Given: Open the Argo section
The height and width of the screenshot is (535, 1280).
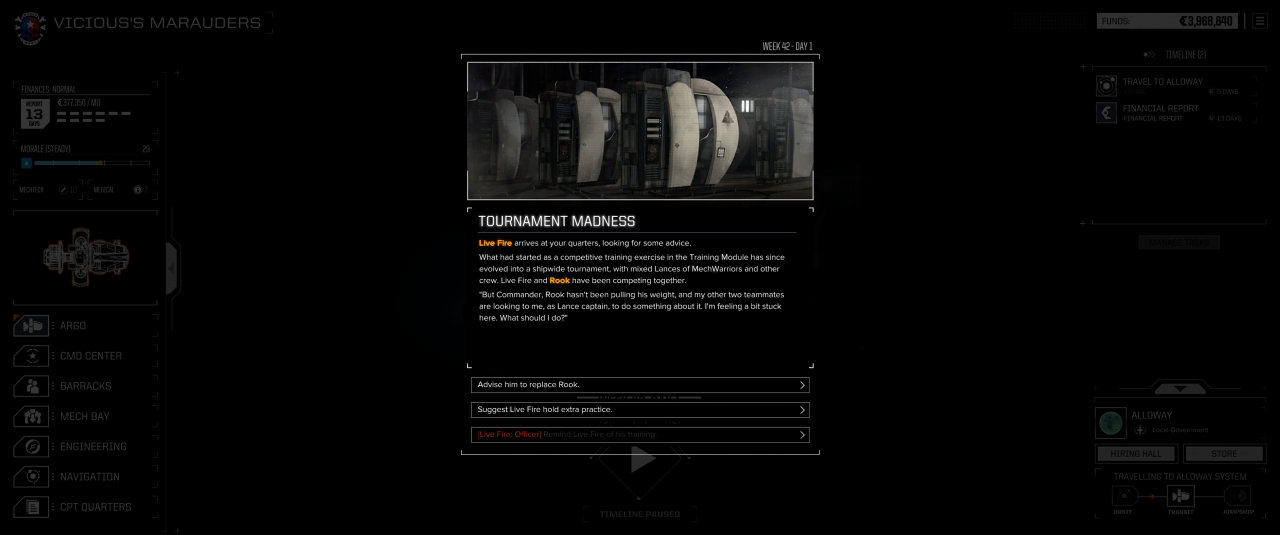Looking at the screenshot, I should click(x=72, y=326).
